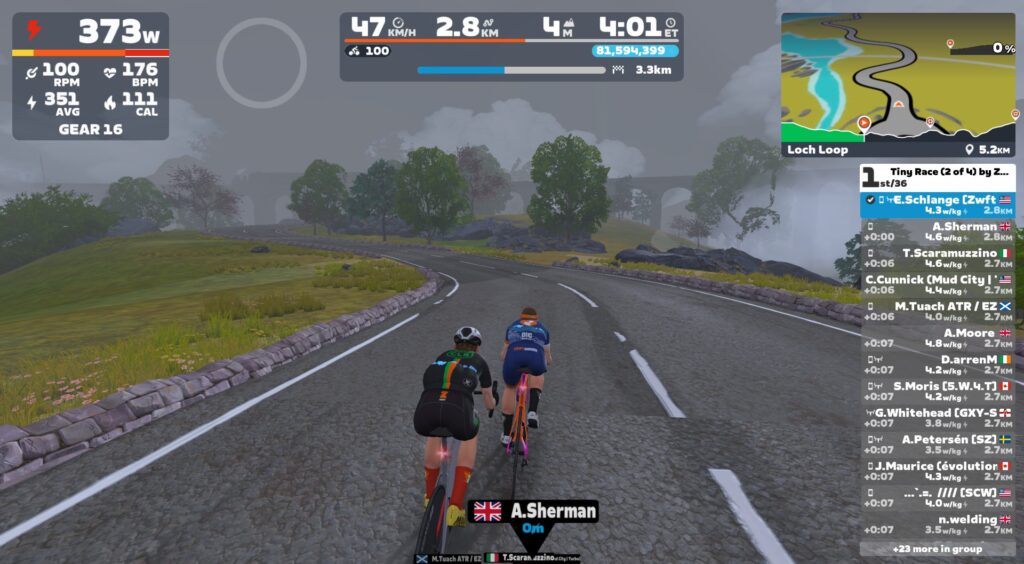The image size is (1024, 564).
Task: Select A.Sherman row in the riders list
Action: coord(937,231)
